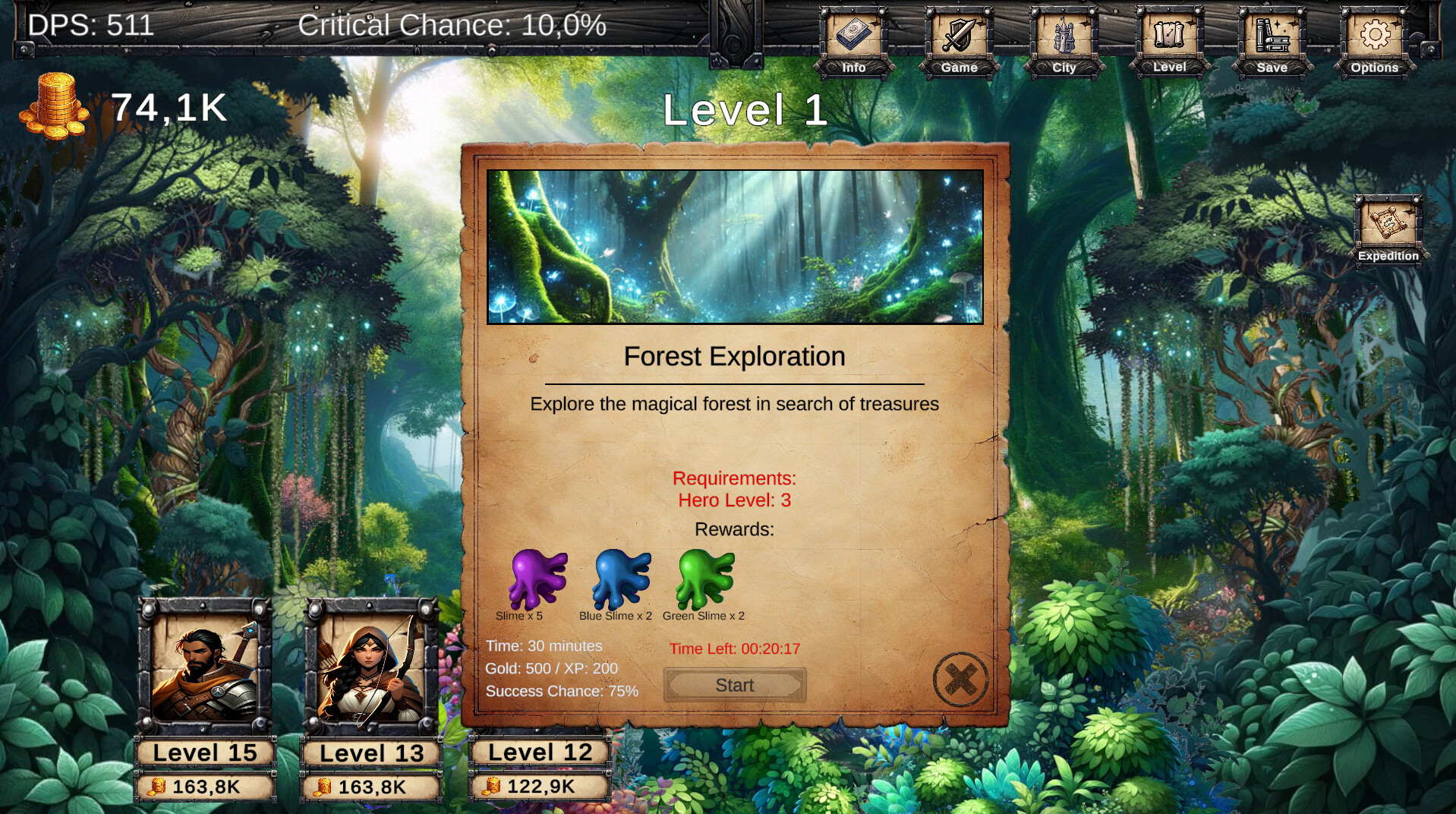Viewport: 1456px width, 814px height.
Task: Click the Success Chance 75% text
Action: point(562,691)
